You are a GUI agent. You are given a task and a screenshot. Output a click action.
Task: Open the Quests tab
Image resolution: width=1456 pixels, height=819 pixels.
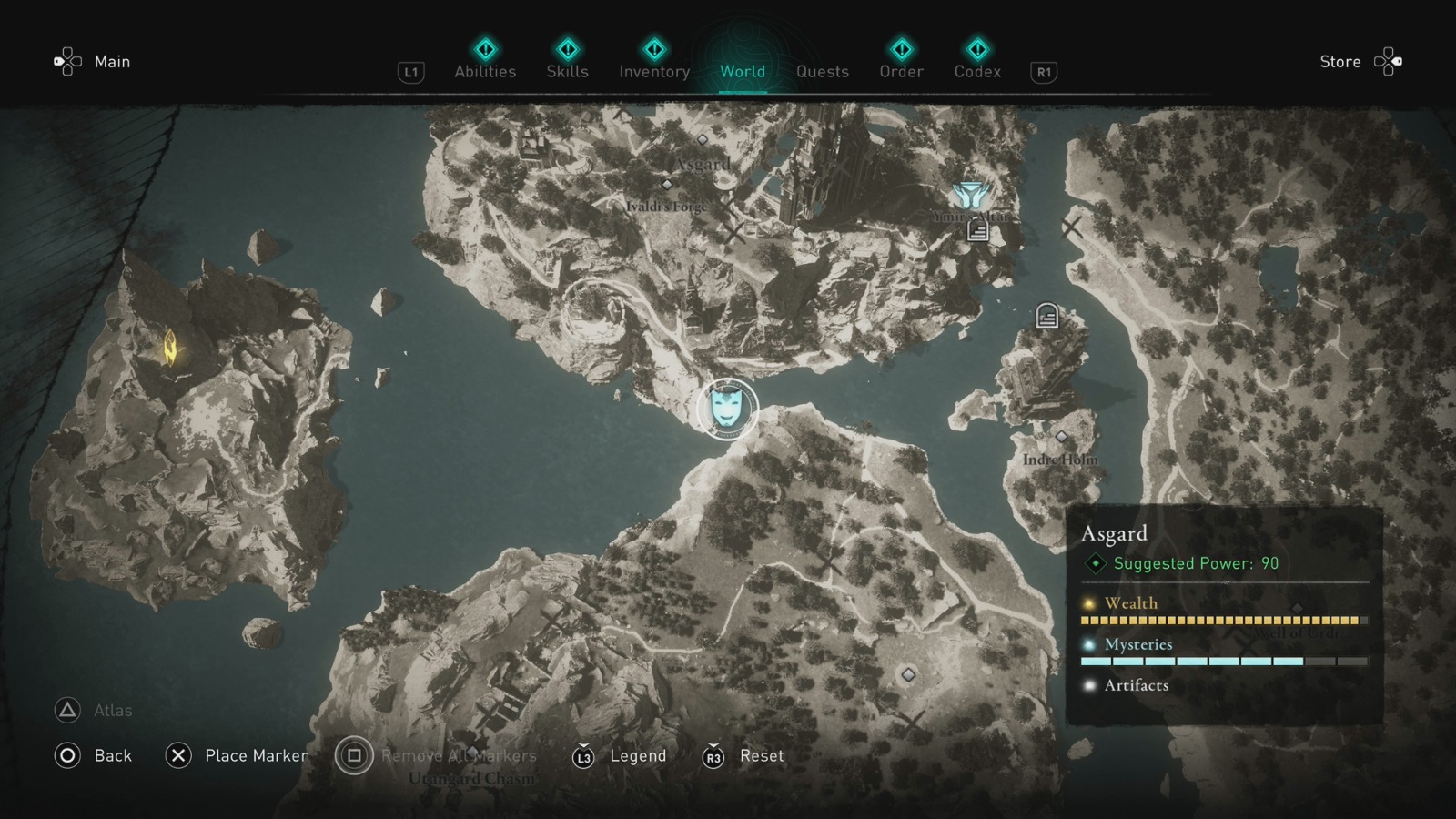click(x=822, y=71)
